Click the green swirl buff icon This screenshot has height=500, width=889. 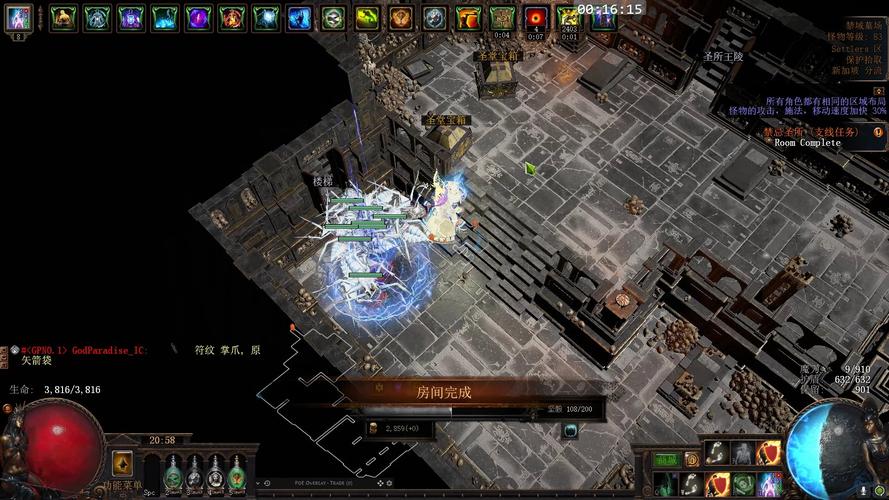point(367,17)
